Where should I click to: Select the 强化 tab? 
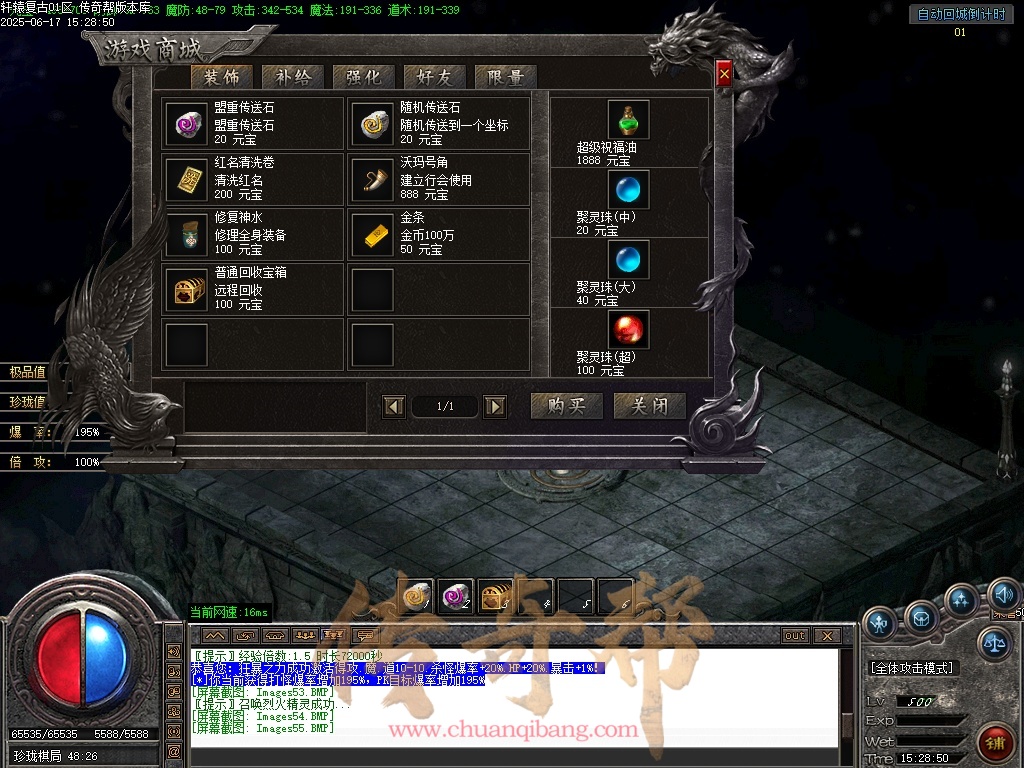coord(363,77)
